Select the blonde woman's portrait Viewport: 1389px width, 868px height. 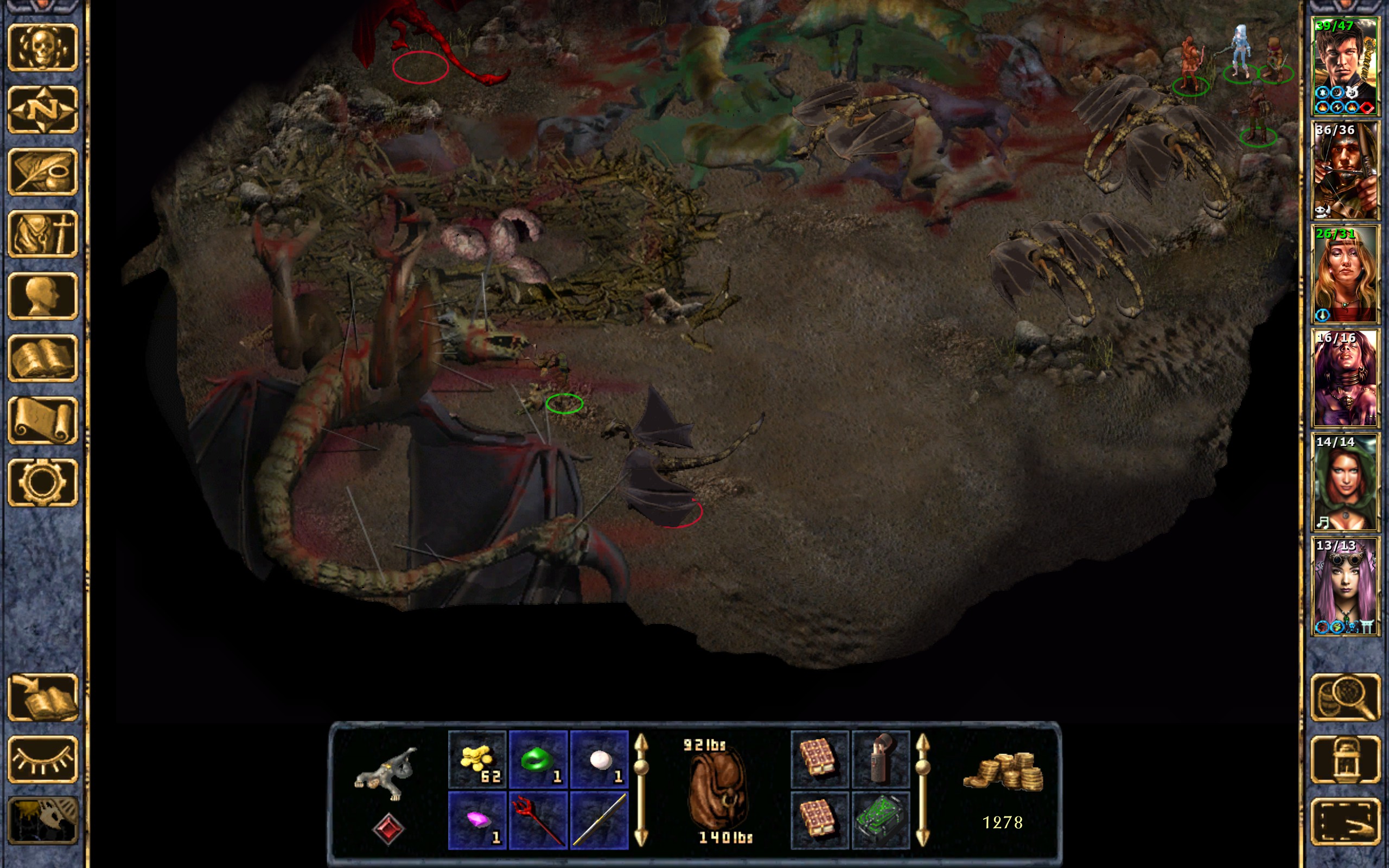[1345, 274]
